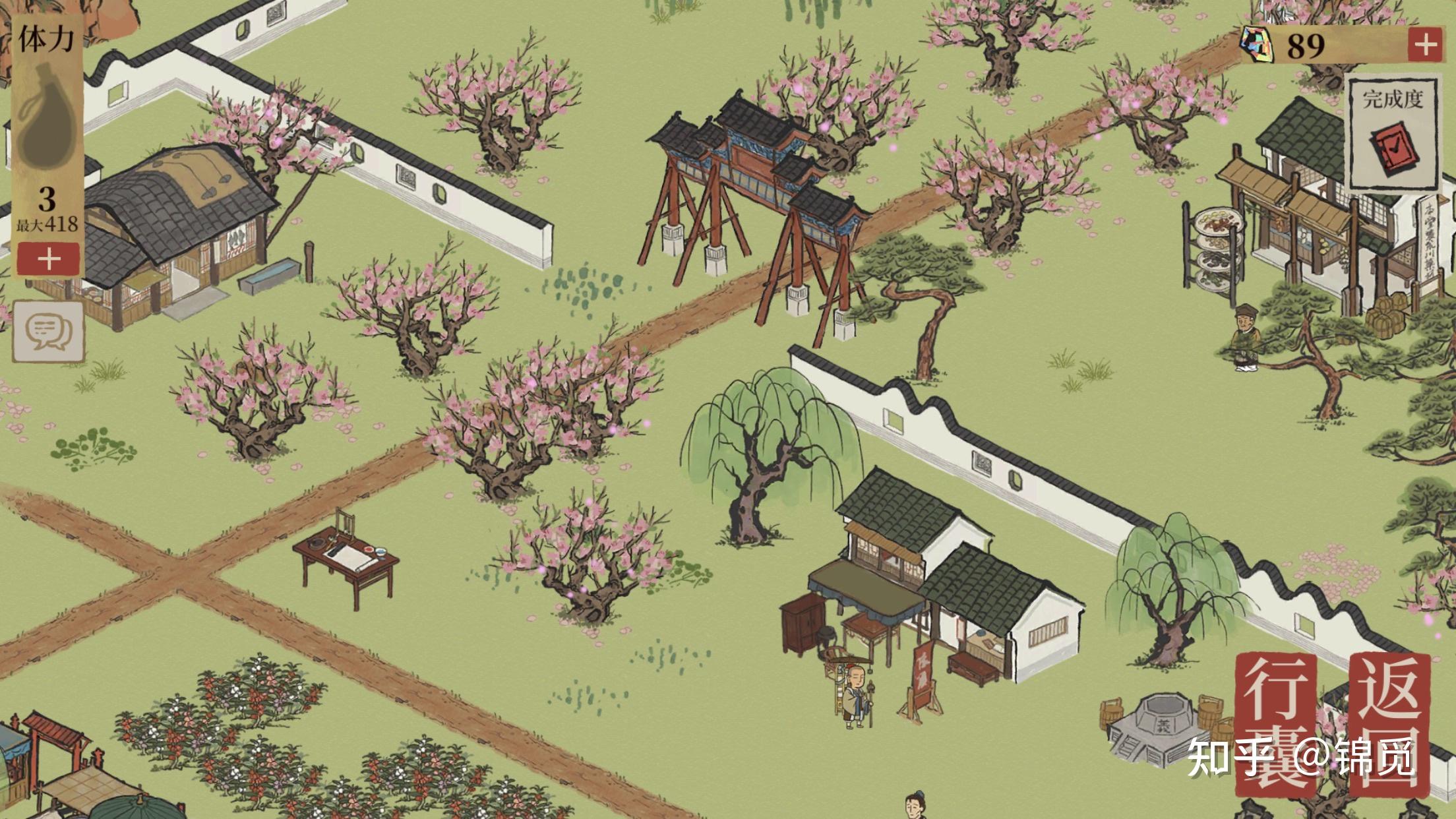Add currency with the top-right plus button
The image size is (1456, 819).
point(1424,45)
